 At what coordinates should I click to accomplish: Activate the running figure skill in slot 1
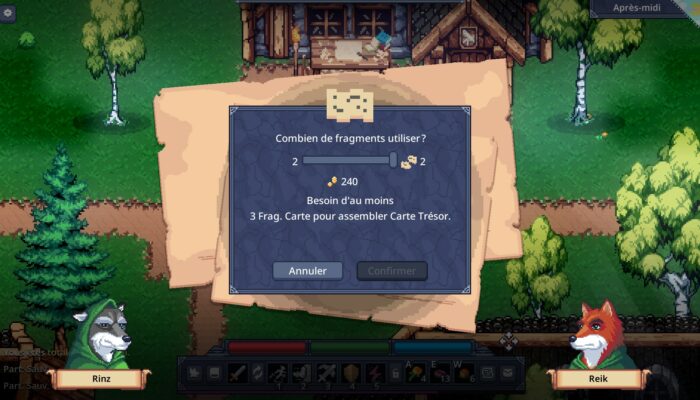tap(282, 373)
